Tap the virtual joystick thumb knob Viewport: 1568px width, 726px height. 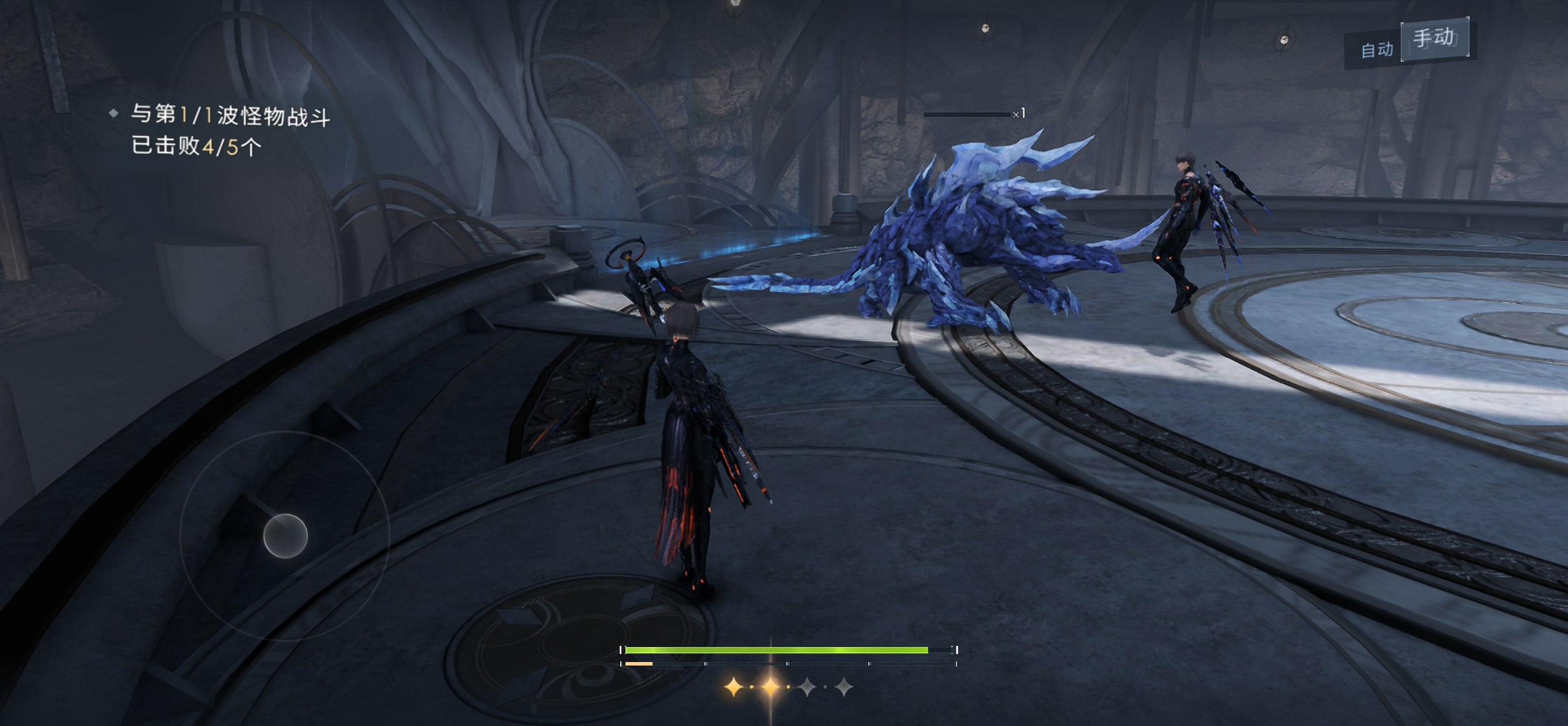[285, 535]
